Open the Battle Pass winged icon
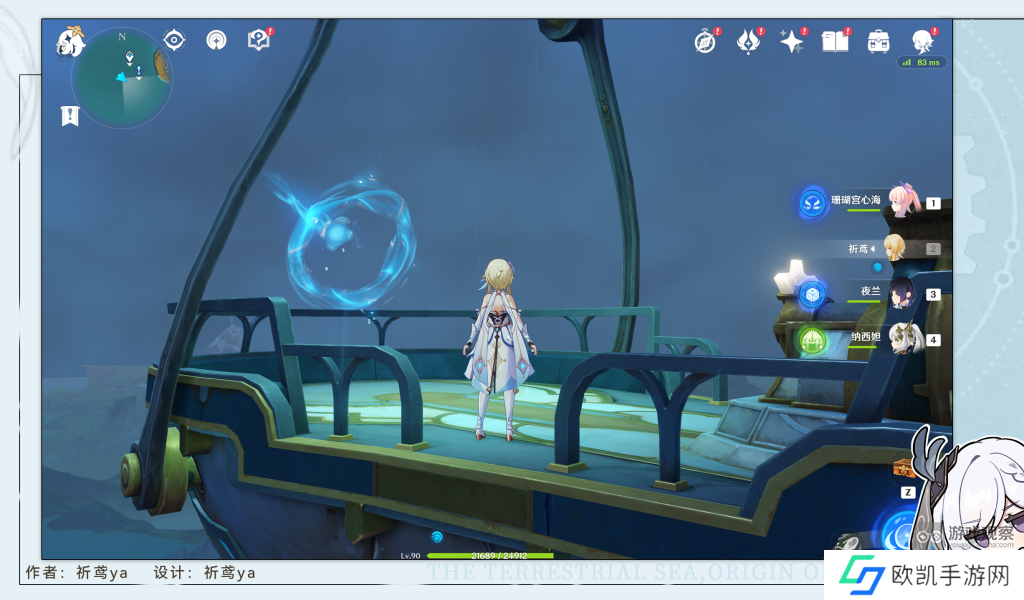 (748, 42)
